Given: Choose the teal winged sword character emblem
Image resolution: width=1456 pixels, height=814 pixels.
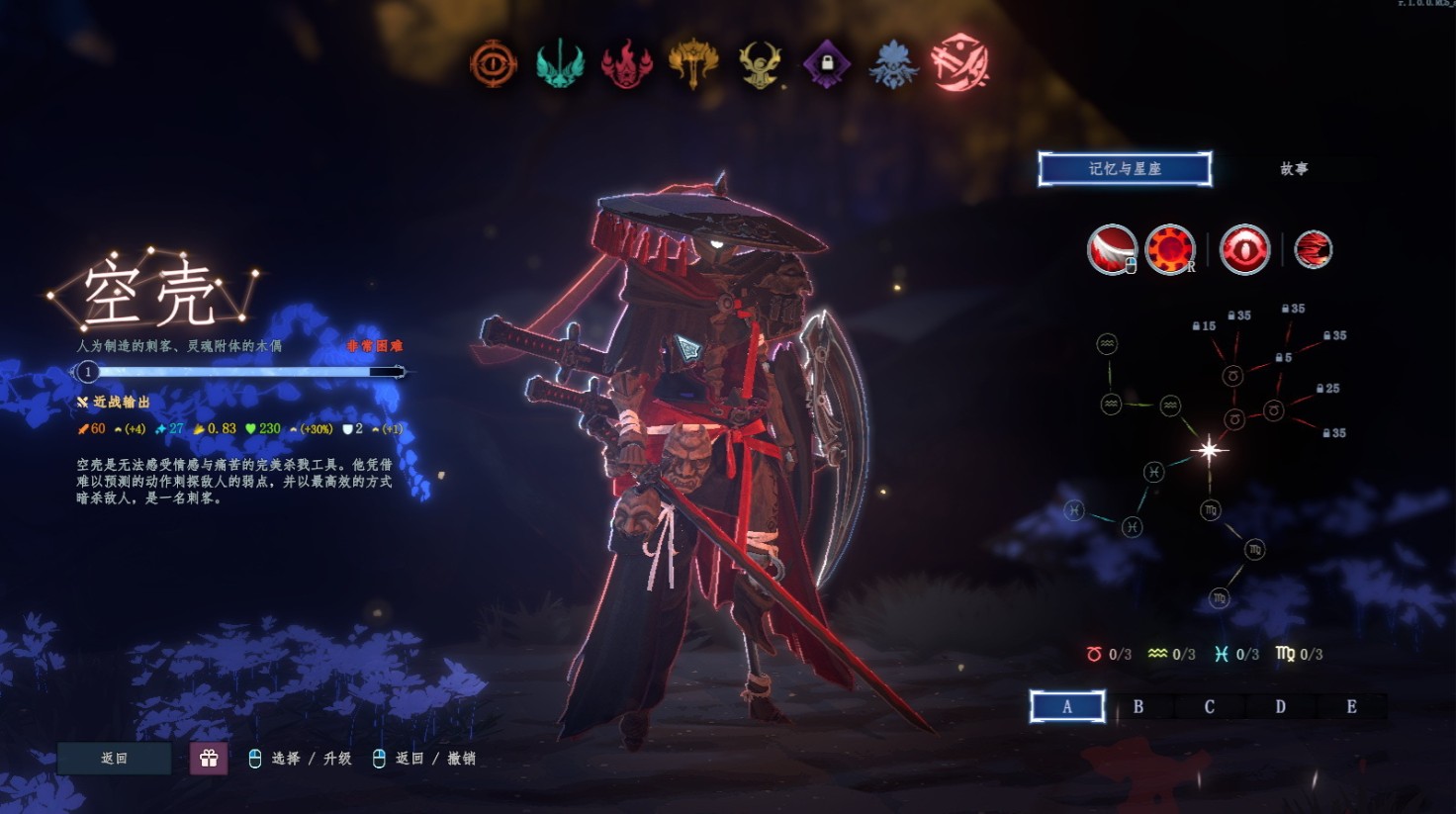Looking at the screenshot, I should pos(560,64).
